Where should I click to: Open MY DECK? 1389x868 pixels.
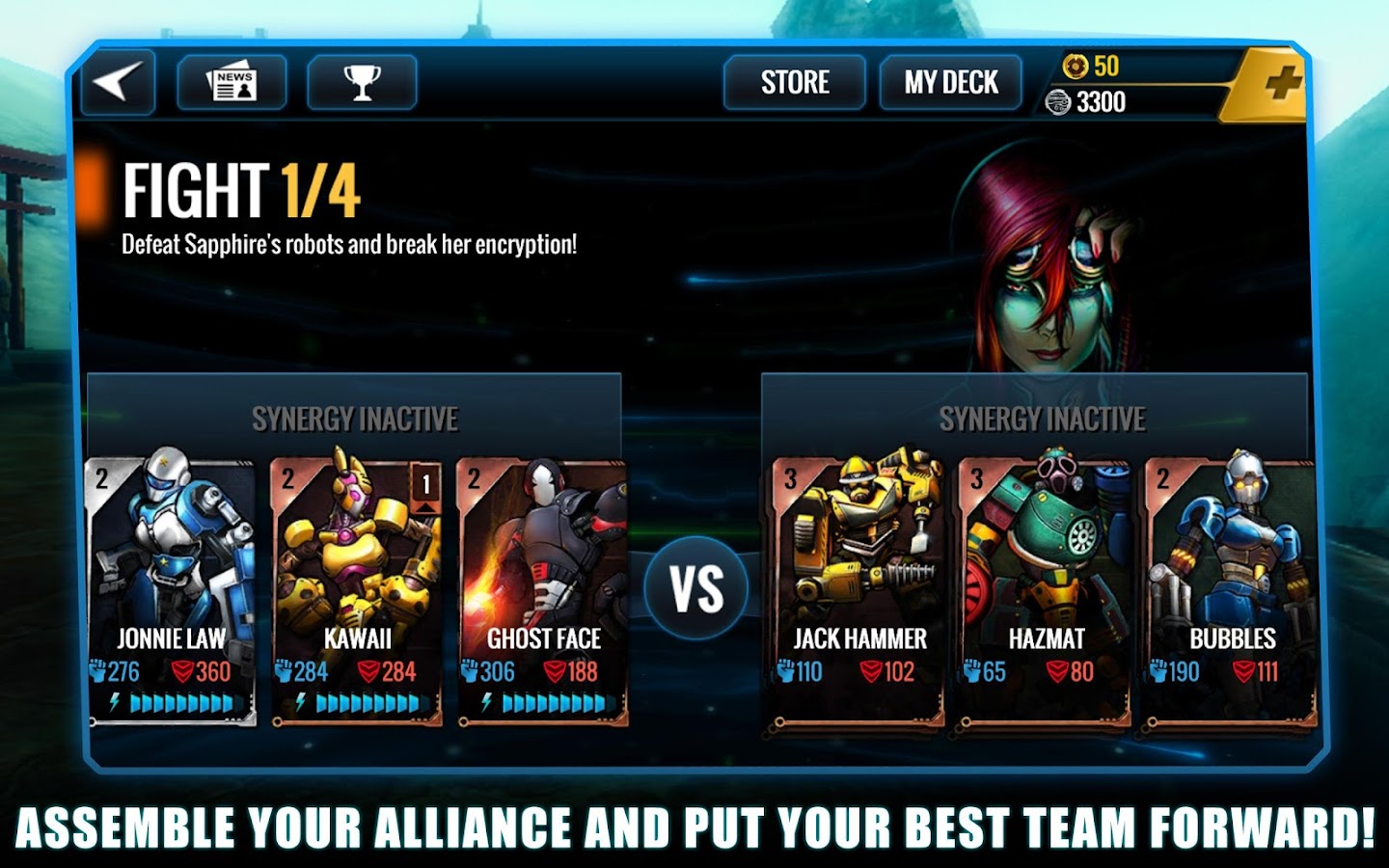[x=948, y=83]
